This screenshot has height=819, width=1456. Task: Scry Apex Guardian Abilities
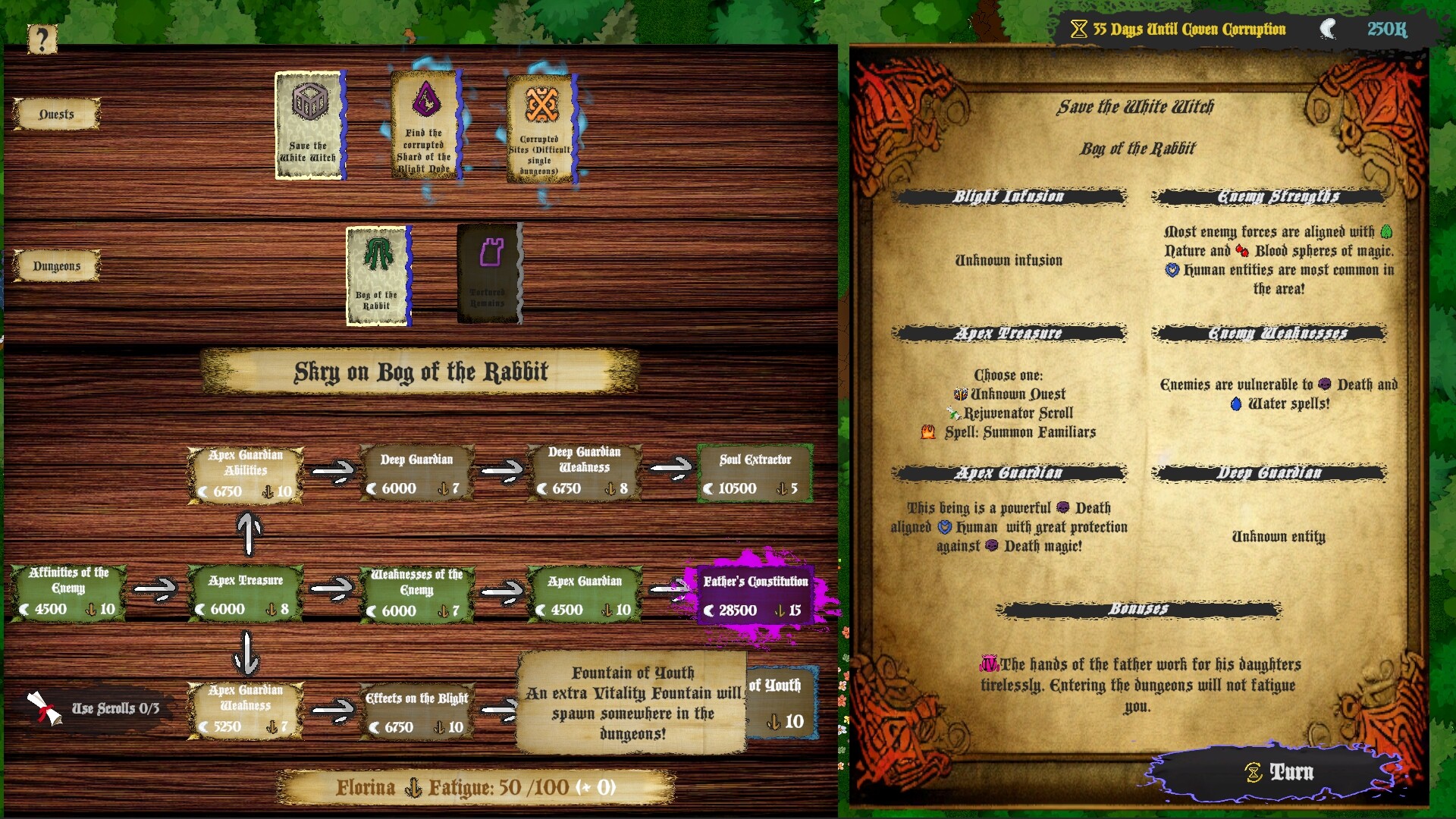pos(245,475)
